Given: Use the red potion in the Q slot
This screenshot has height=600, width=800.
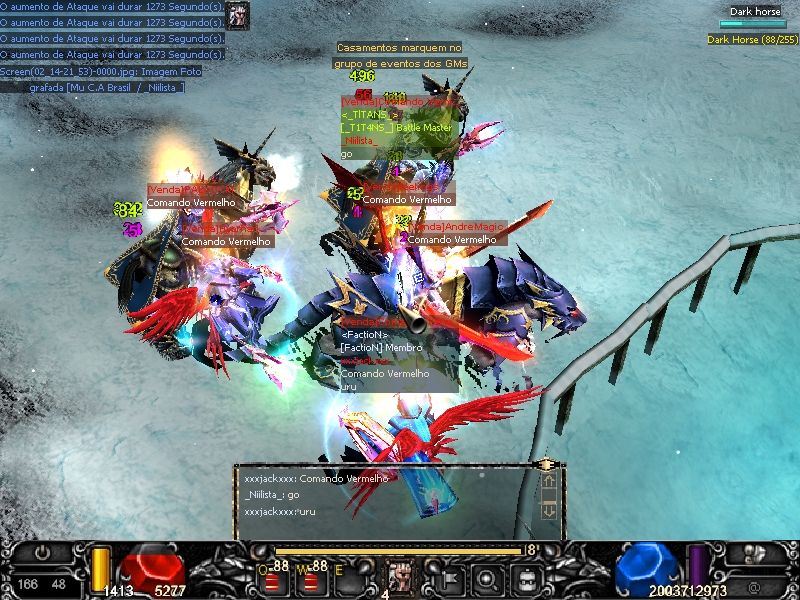Looking at the screenshot, I should [272, 581].
